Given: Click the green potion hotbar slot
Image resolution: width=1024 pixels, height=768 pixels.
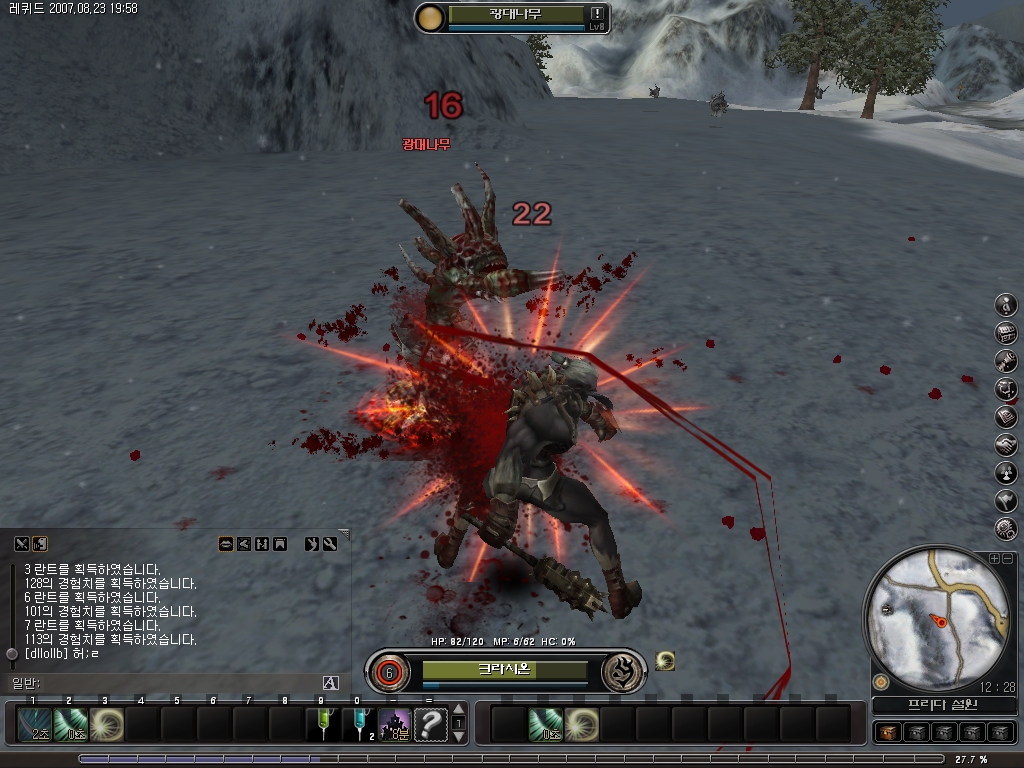Looking at the screenshot, I should pyautogui.click(x=322, y=724).
